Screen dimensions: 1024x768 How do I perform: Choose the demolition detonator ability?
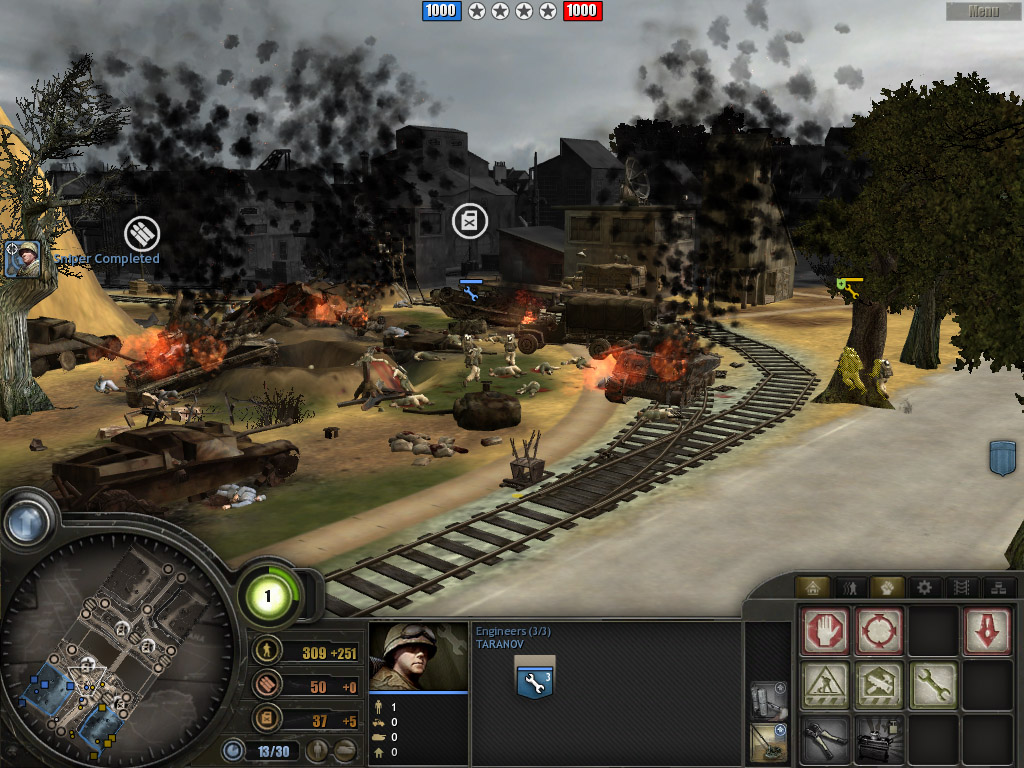coord(880,739)
